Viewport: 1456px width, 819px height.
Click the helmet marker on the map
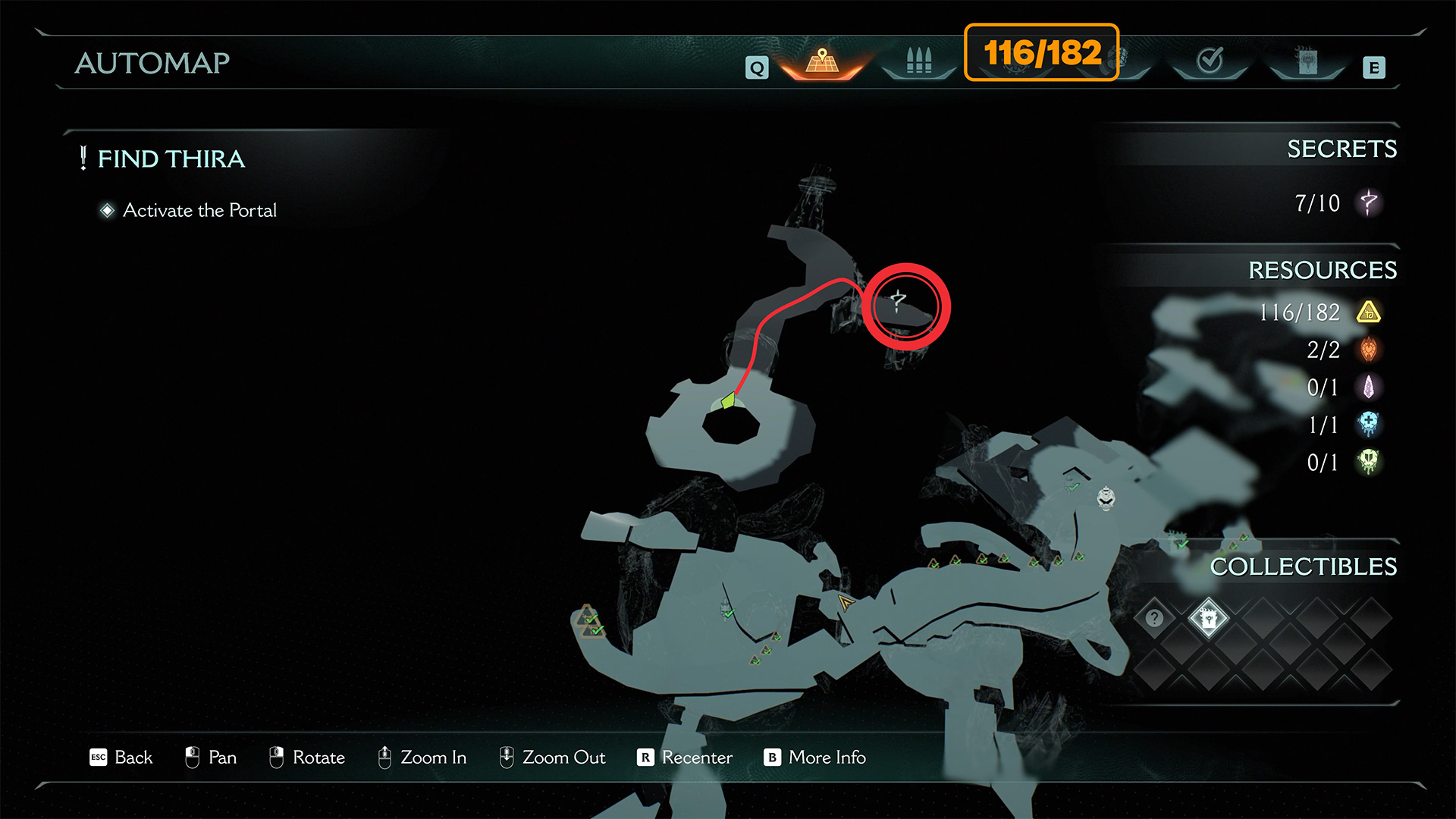click(1106, 498)
